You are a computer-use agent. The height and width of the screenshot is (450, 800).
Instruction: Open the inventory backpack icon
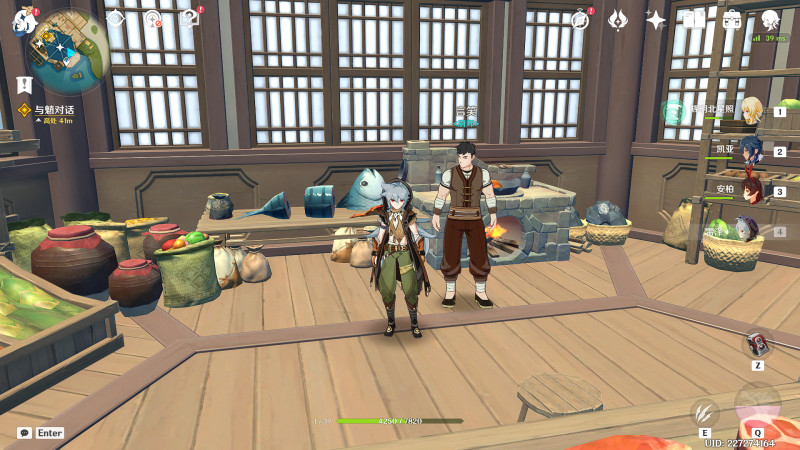coord(732,19)
